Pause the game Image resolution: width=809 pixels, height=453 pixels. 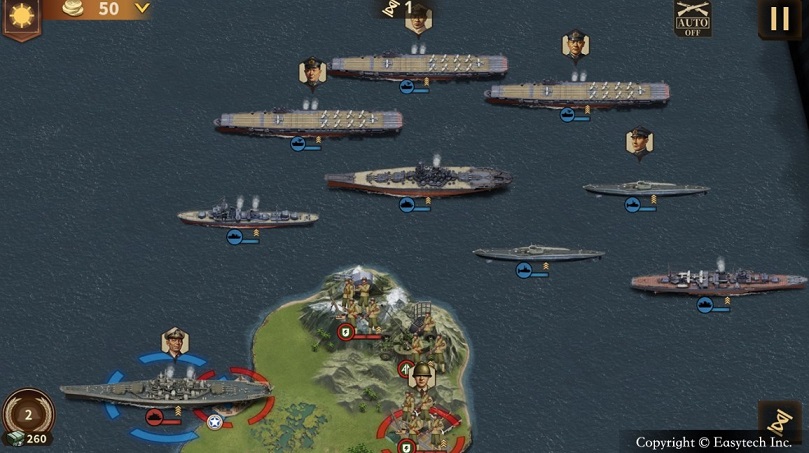click(779, 19)
